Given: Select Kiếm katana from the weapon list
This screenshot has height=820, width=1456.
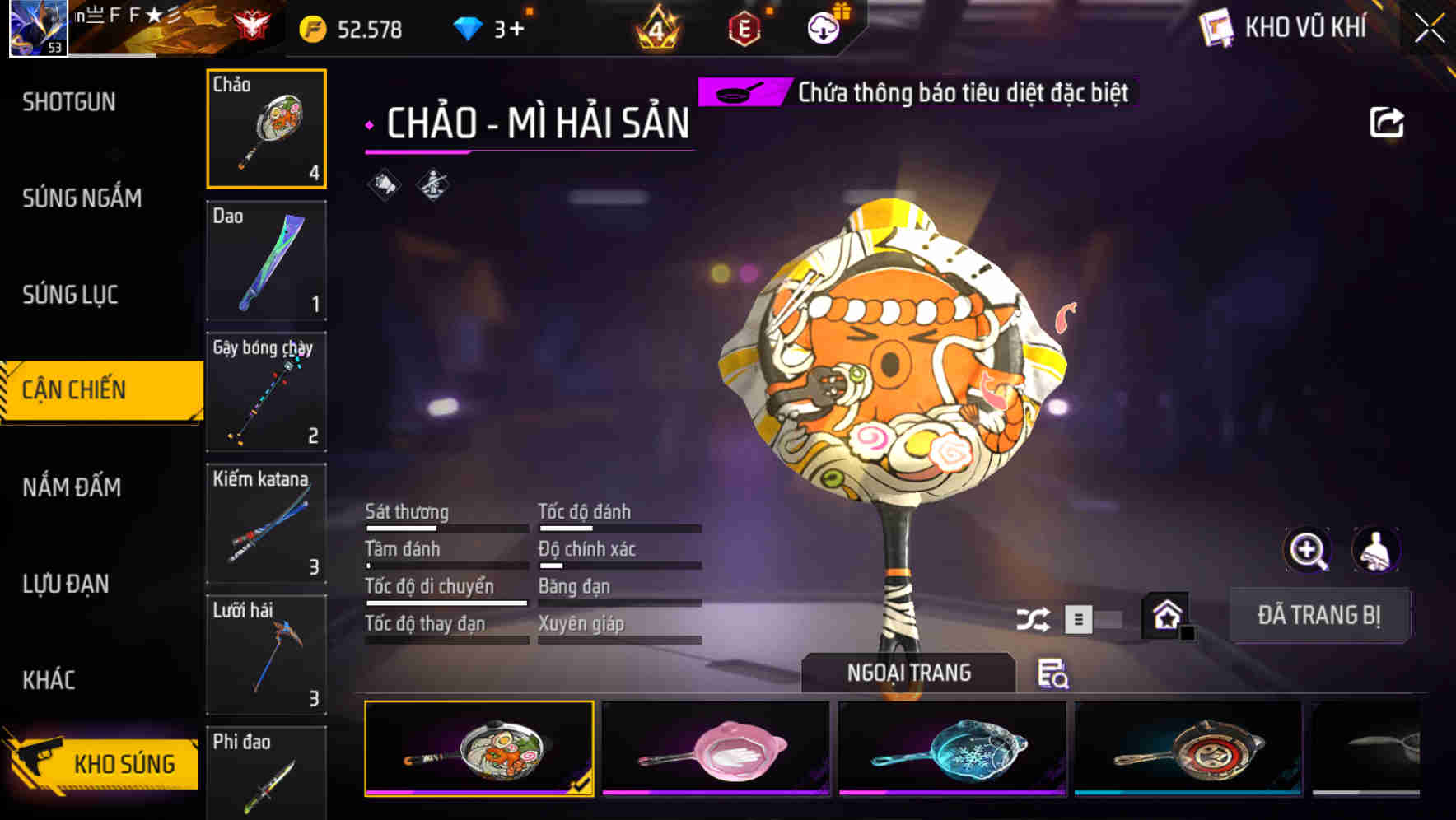Looking at the screenshot, I should point(265,524).
